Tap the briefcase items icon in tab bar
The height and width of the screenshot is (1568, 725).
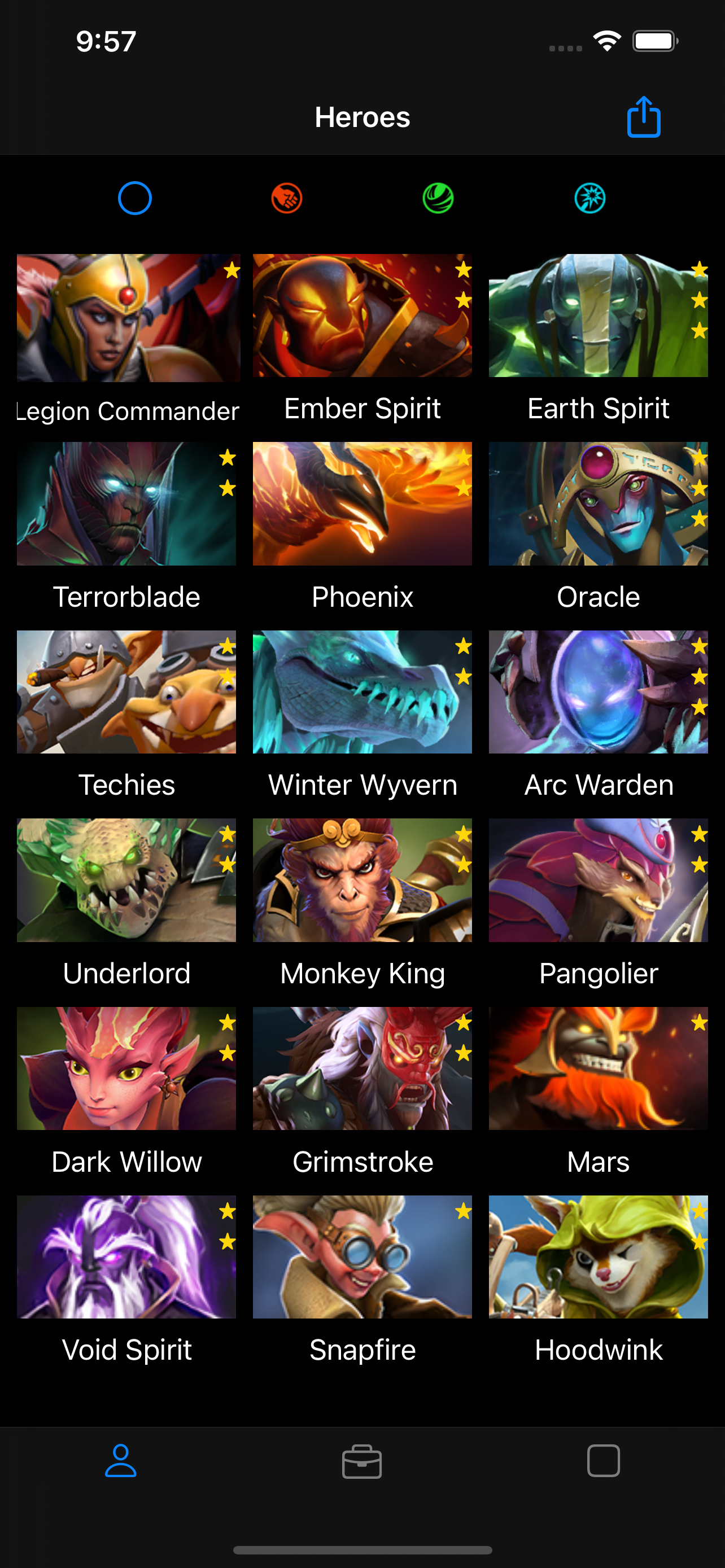362,1462
